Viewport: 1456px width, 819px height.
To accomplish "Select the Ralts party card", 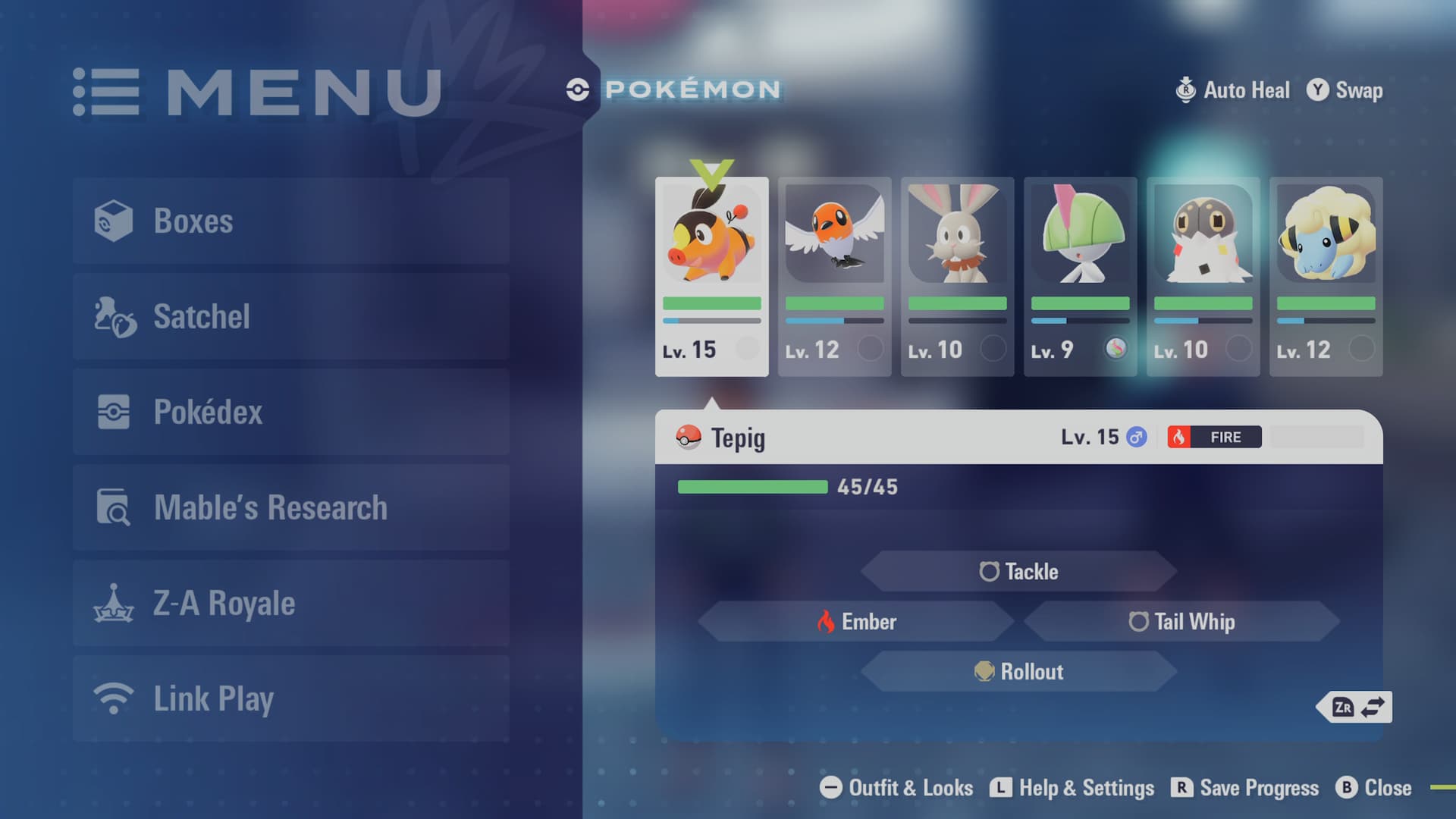I will click(1080, 277).
